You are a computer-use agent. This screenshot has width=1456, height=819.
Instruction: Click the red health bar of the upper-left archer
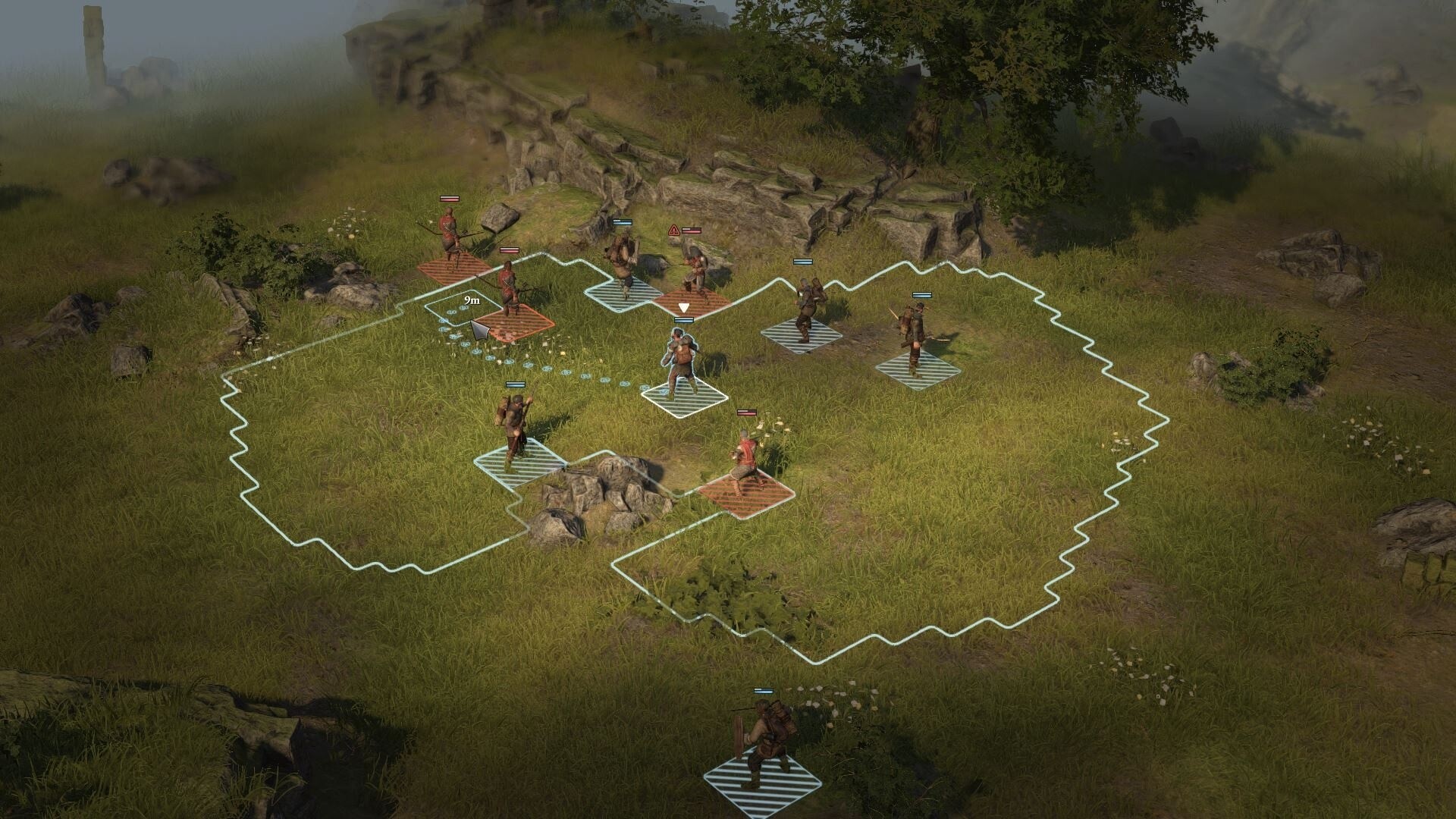tap(449, 199)
